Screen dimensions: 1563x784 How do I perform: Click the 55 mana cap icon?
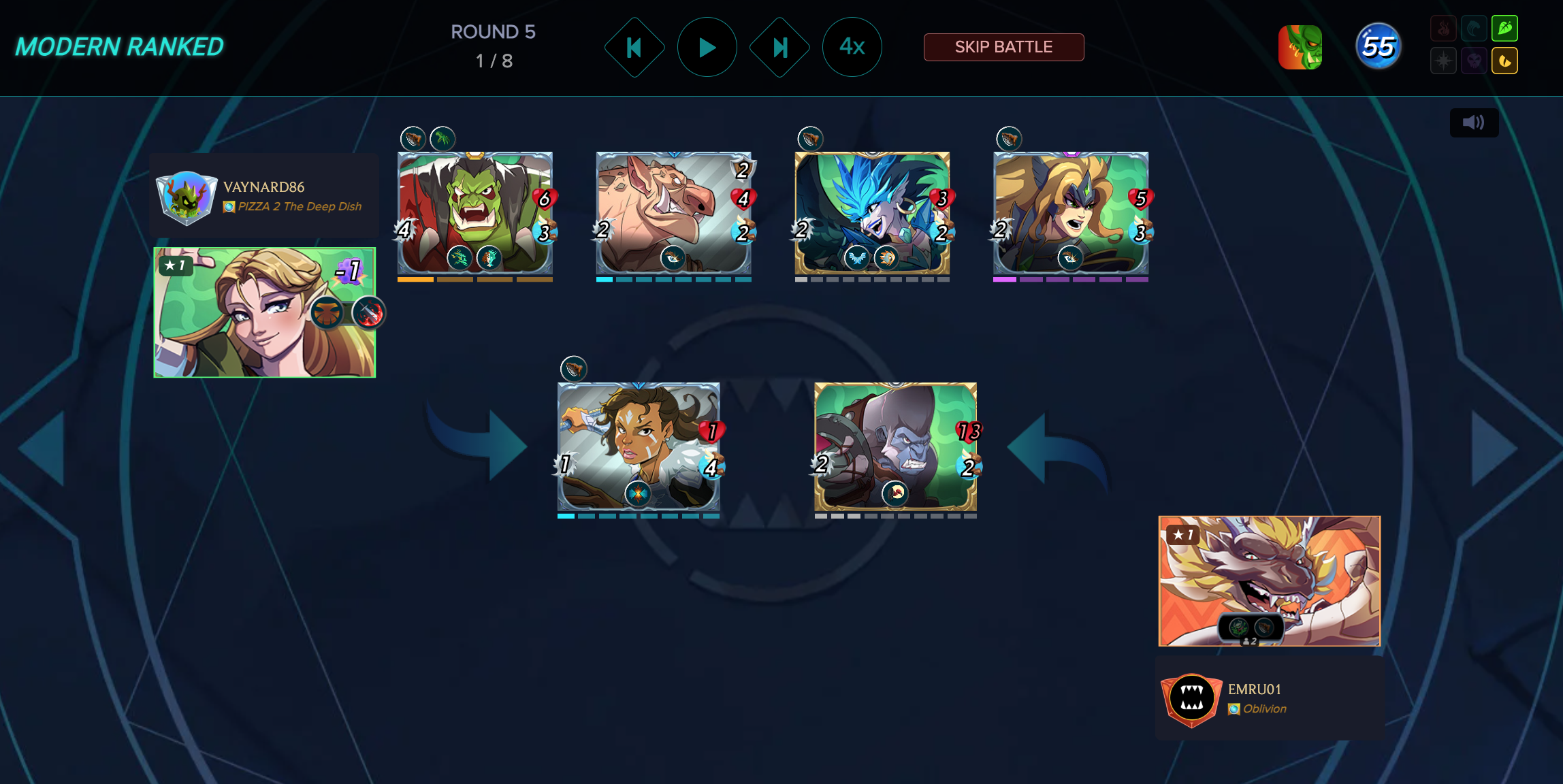(x=1379, y=47)
